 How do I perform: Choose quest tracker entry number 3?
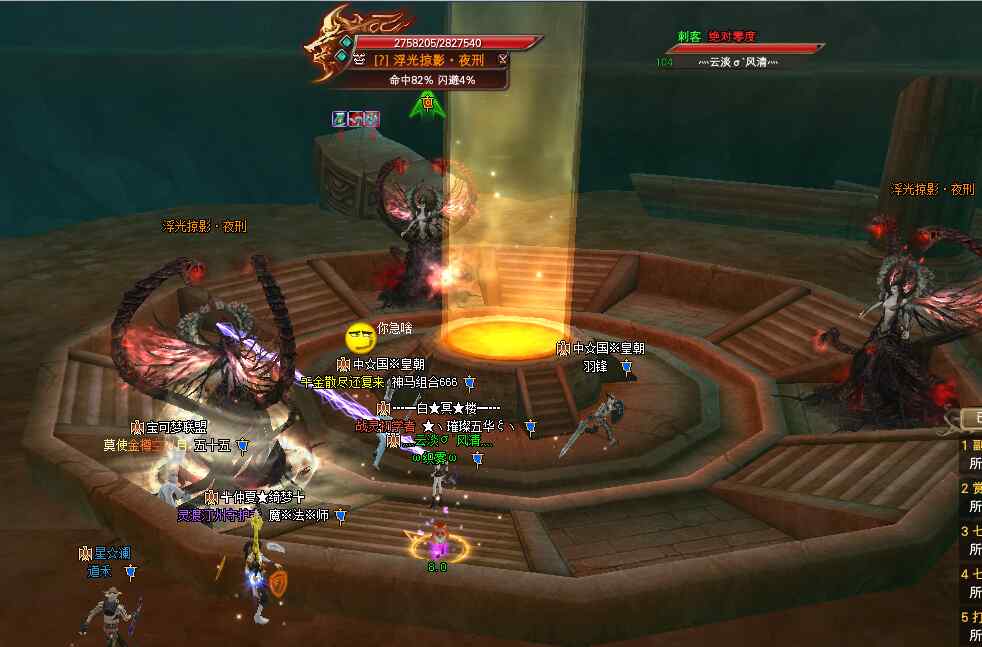click(x=971, y=531)
